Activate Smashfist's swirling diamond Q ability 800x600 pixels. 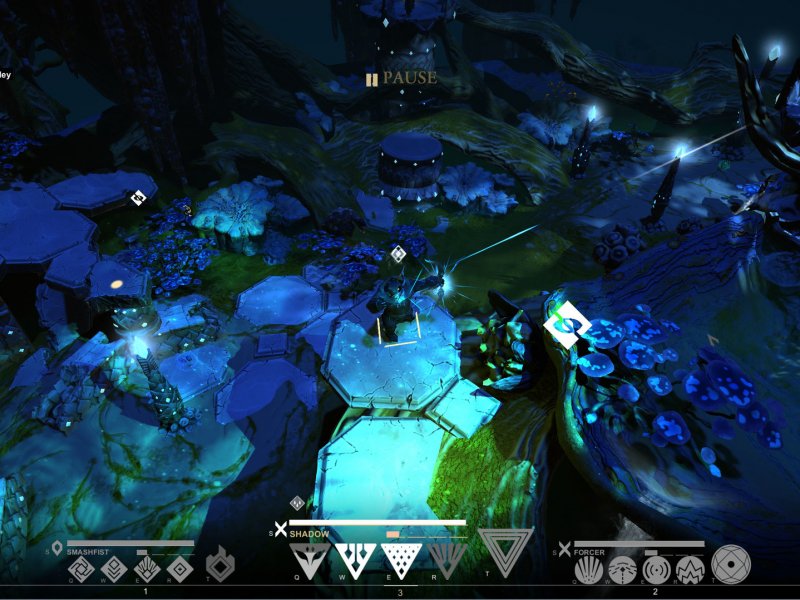(x=80, y=570)
